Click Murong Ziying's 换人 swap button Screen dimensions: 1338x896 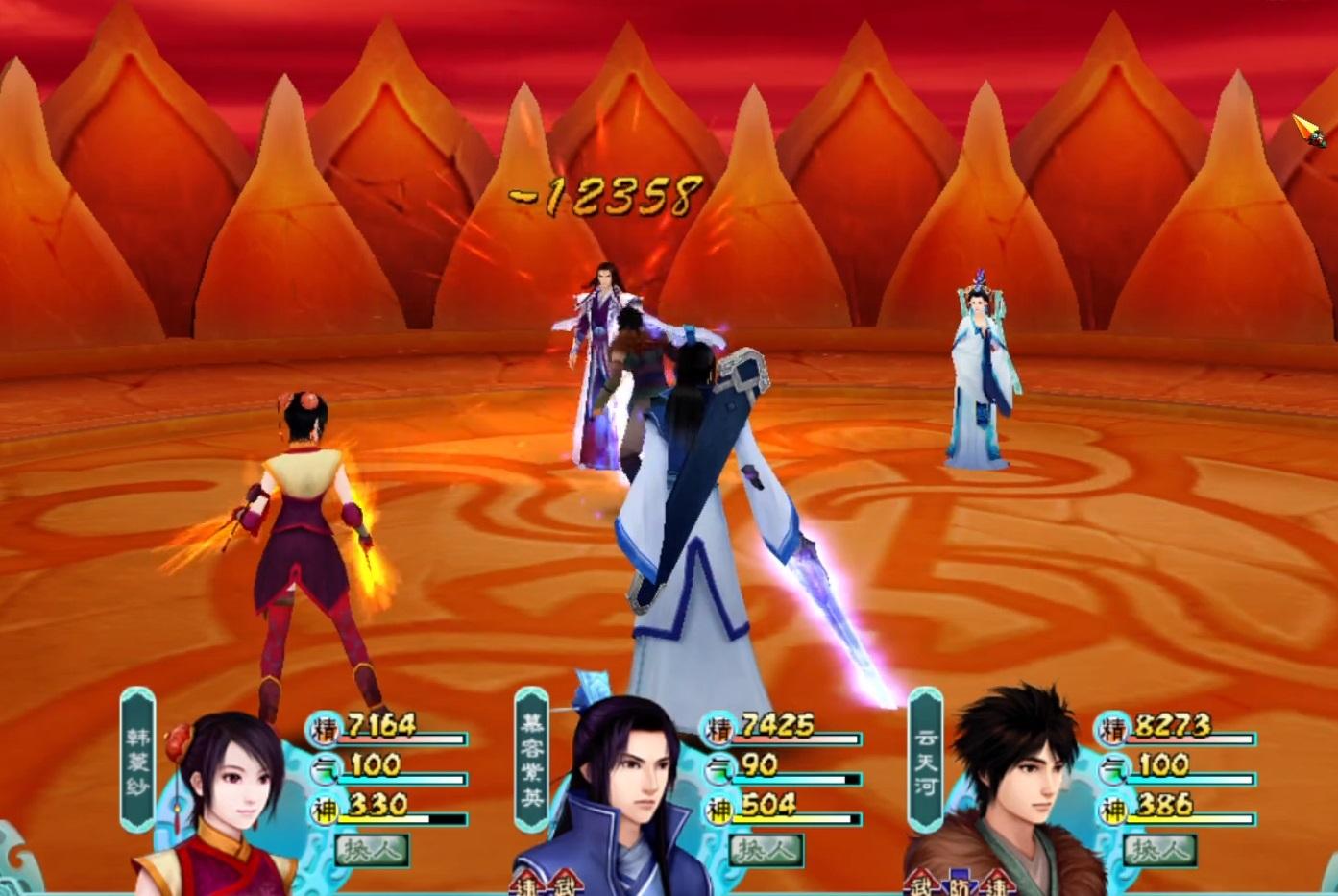[x=766, y=850]
